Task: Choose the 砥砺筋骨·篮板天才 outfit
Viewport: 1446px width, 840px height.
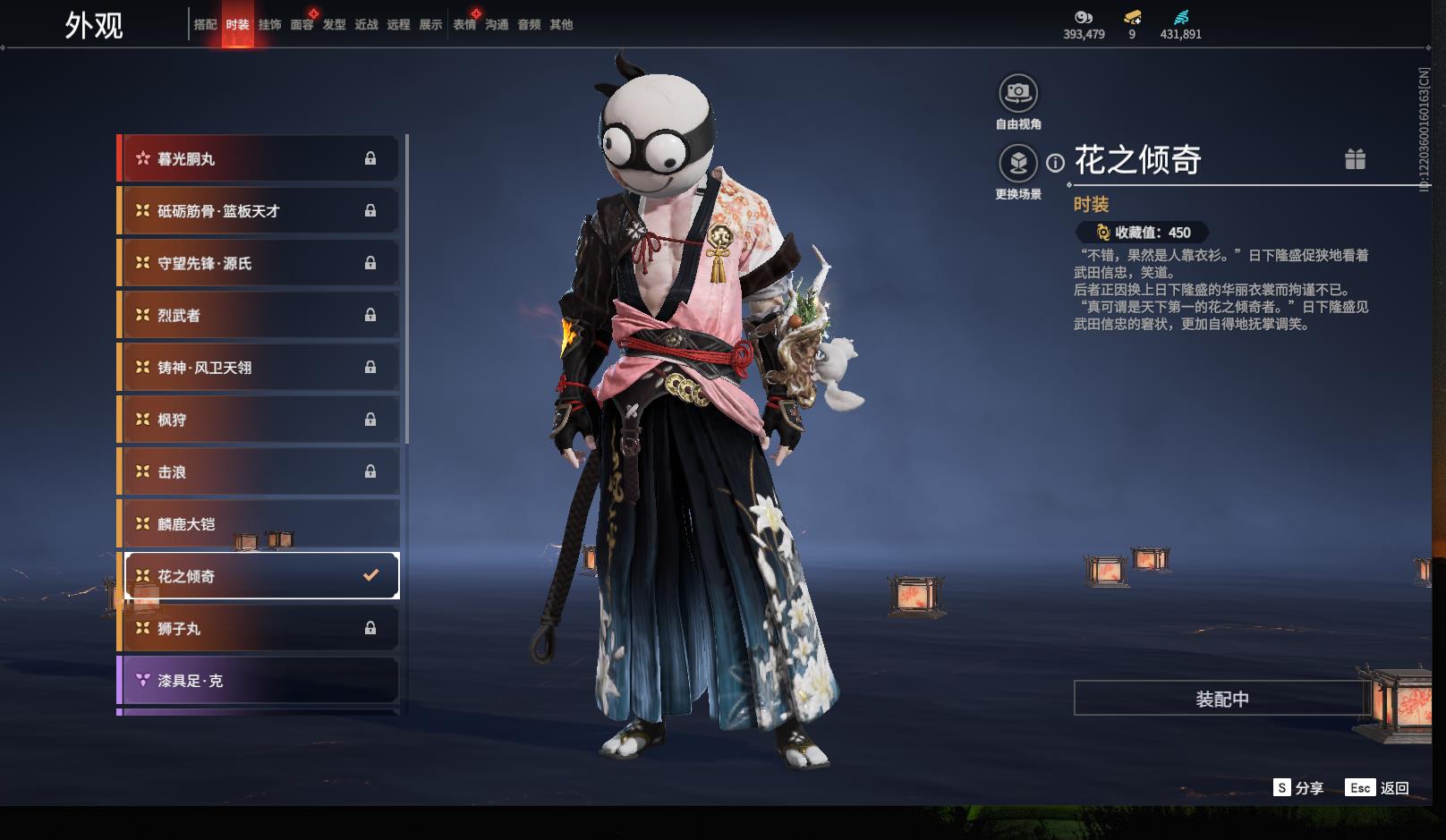Action: click(x=260, y=211)
